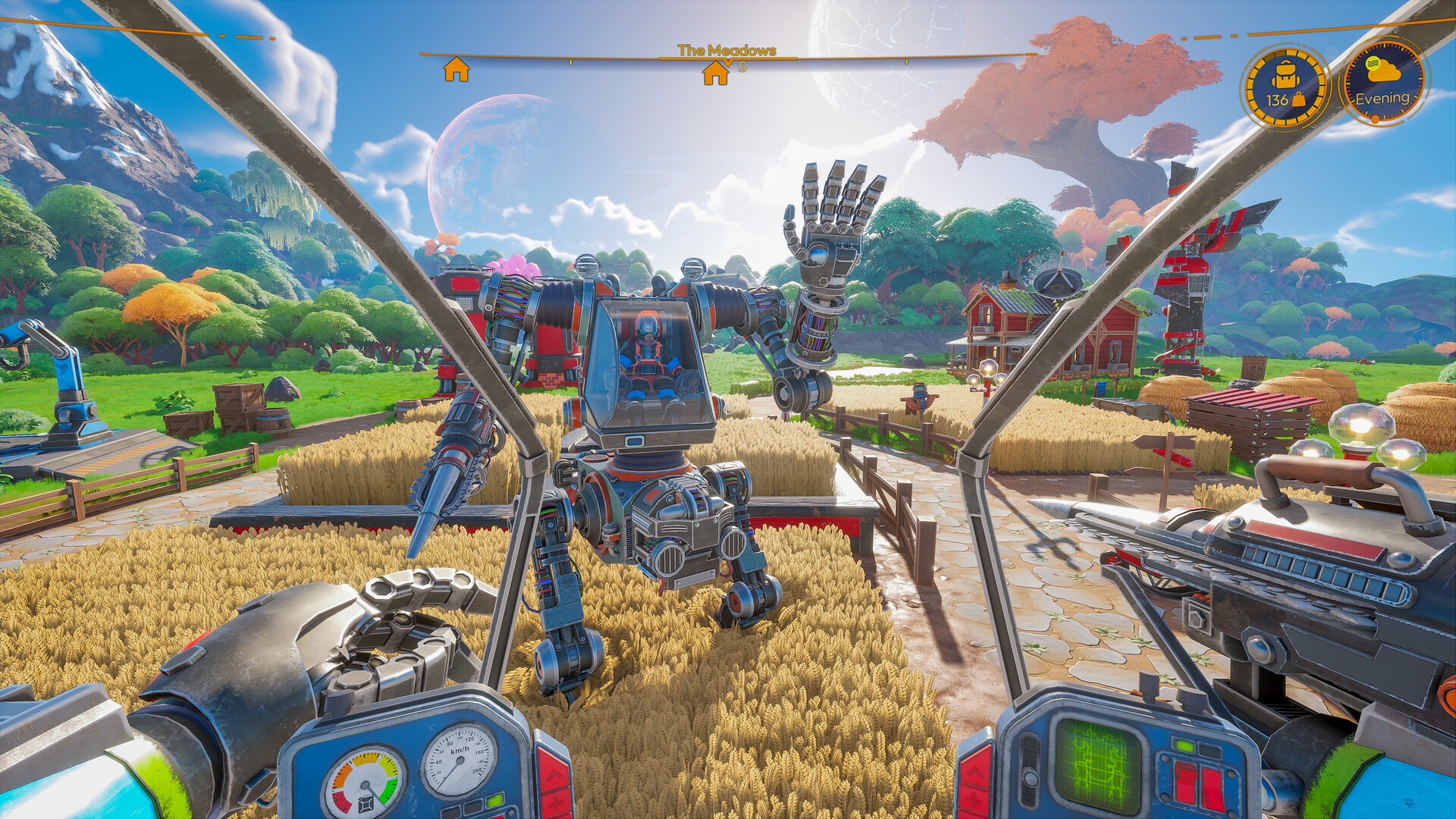Select the left home icon on the compass

455,70
